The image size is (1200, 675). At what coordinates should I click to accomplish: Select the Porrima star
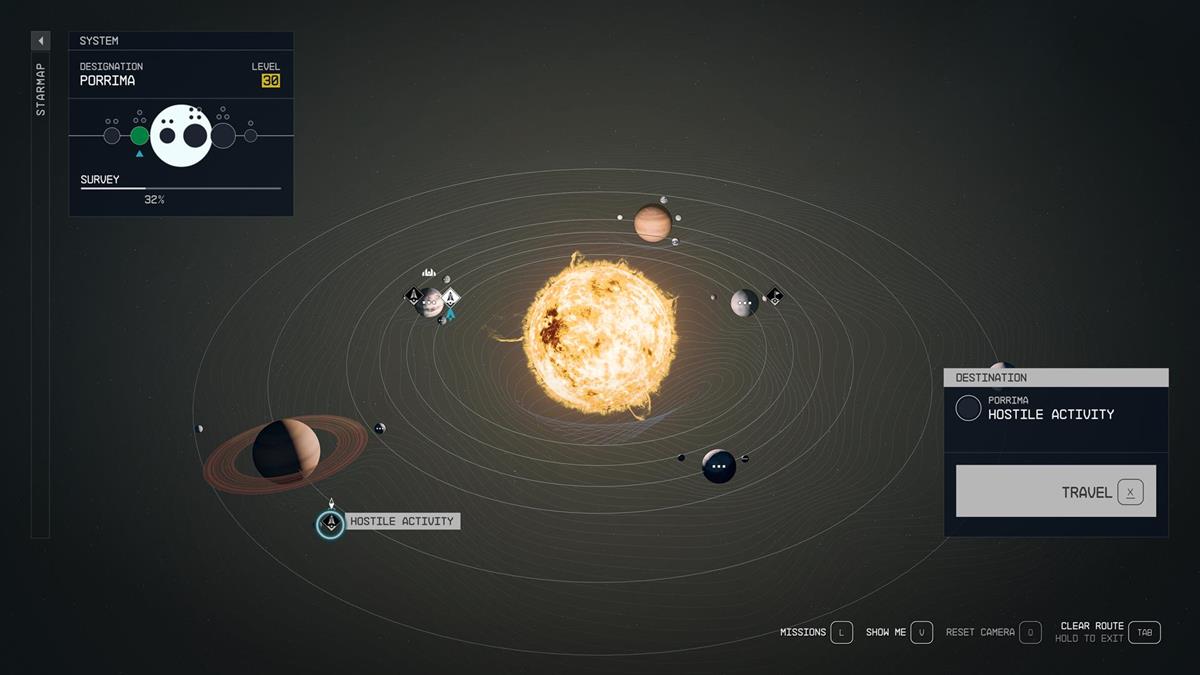[x=600, y=335]
